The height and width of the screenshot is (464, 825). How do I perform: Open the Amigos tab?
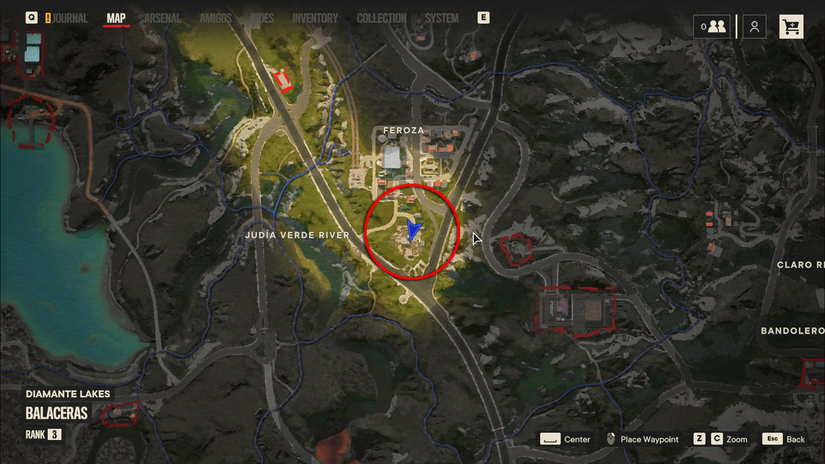pos(215,18)
